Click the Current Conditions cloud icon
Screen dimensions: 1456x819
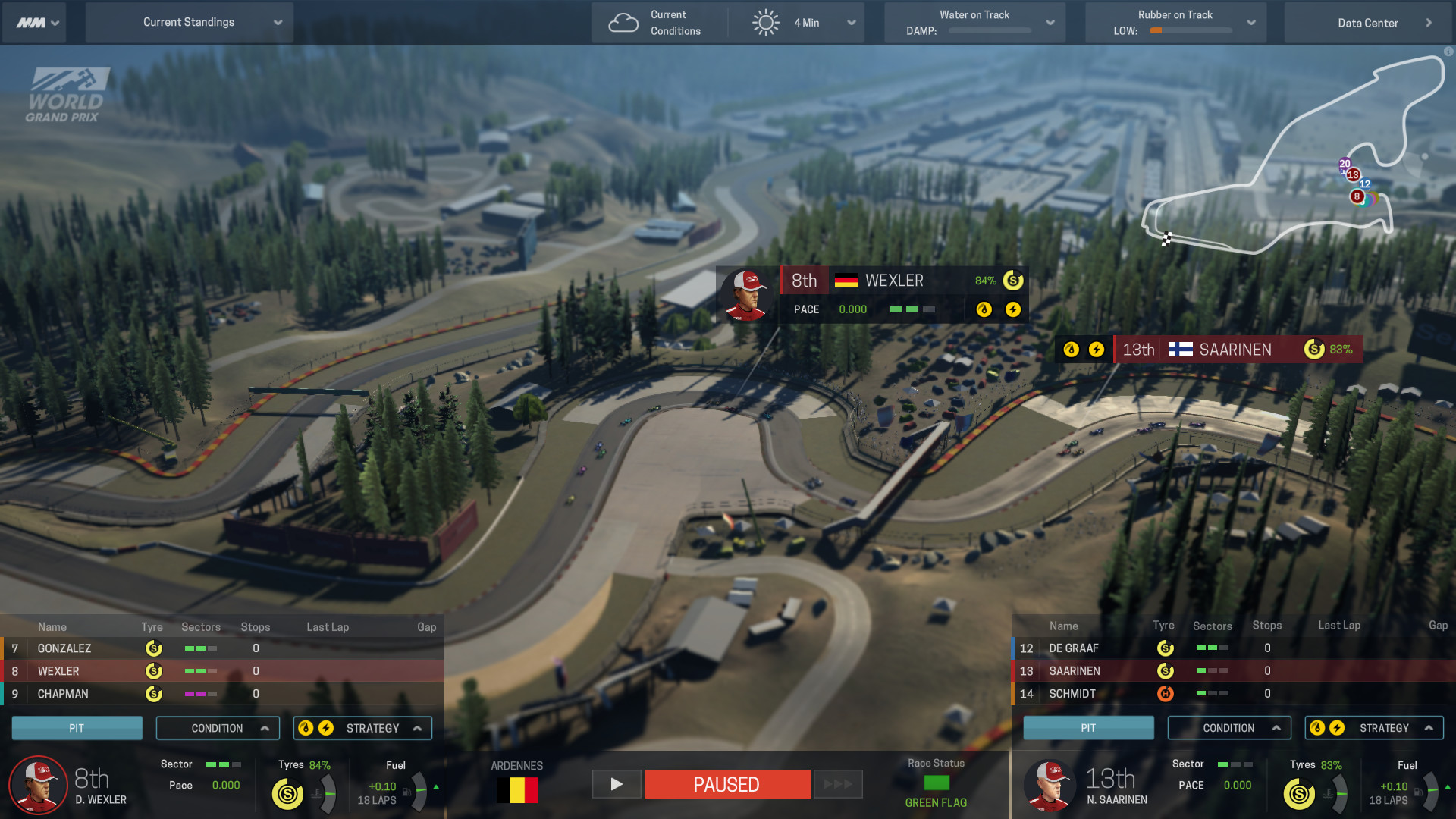(624, 22)
